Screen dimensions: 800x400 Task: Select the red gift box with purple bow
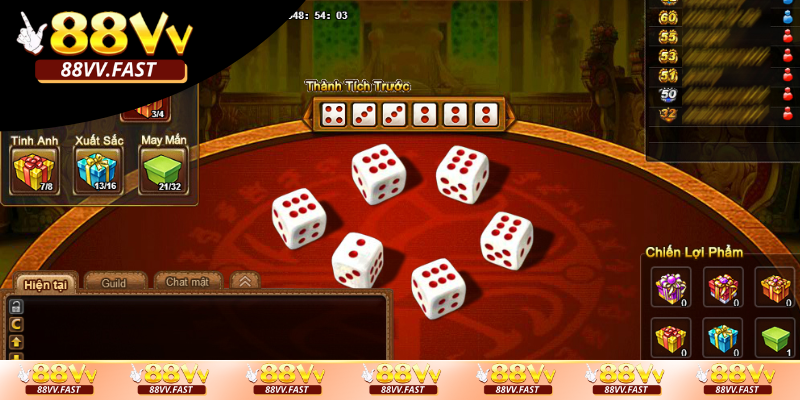[x=722, y=287]
